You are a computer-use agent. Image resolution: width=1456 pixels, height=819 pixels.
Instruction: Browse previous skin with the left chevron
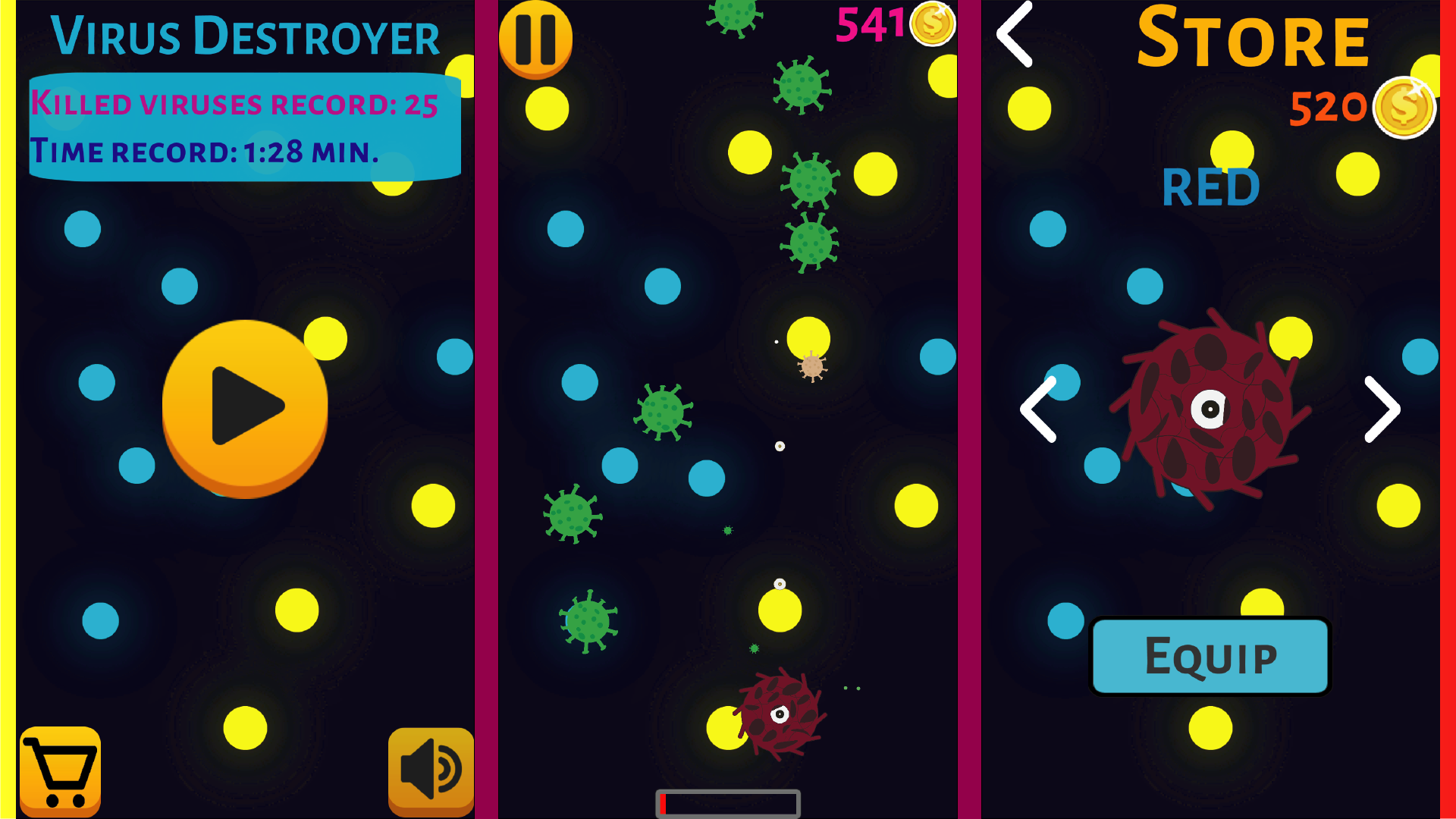[x=1038, y=409]
